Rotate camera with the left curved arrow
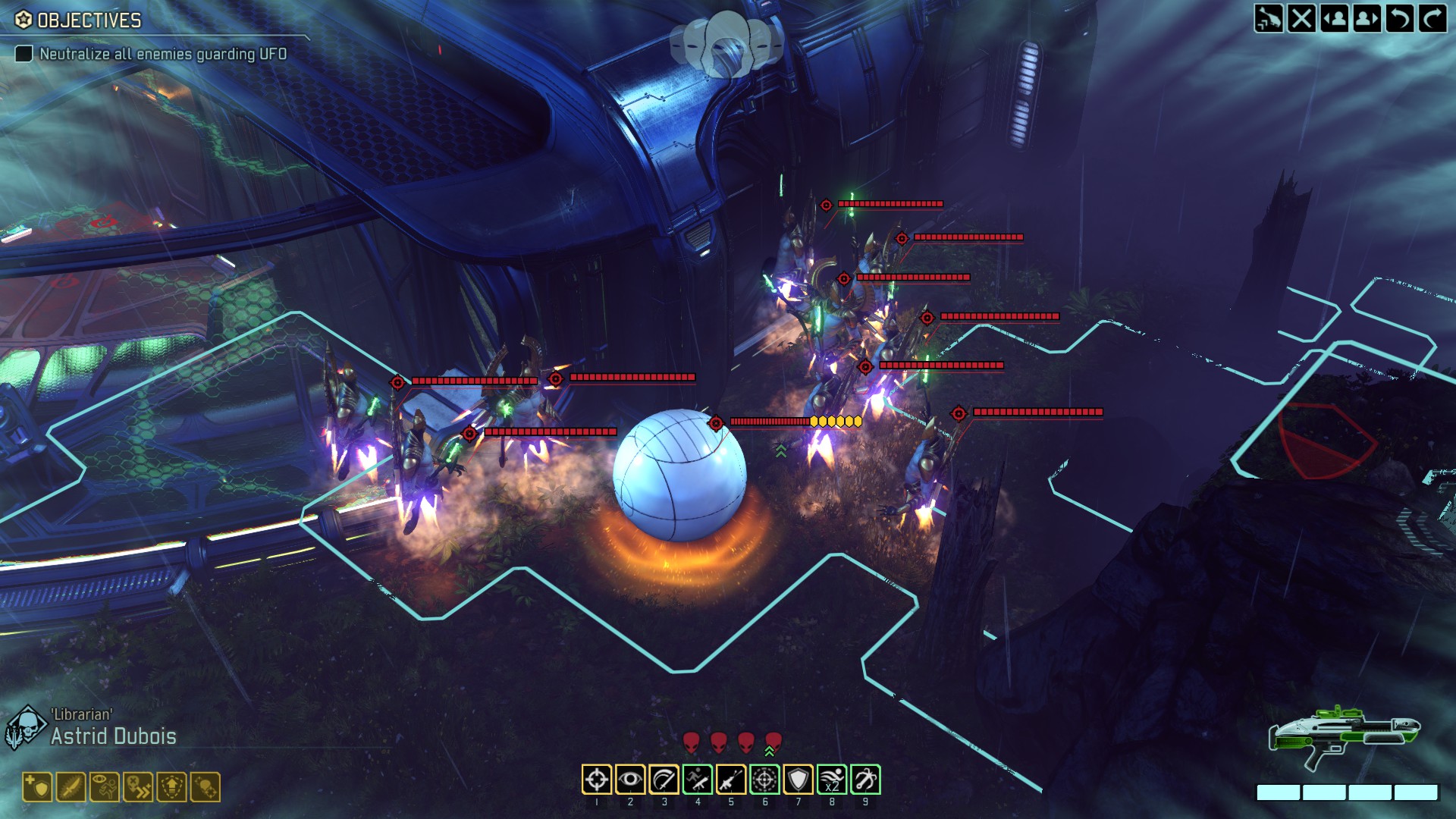 [1400, 18]
